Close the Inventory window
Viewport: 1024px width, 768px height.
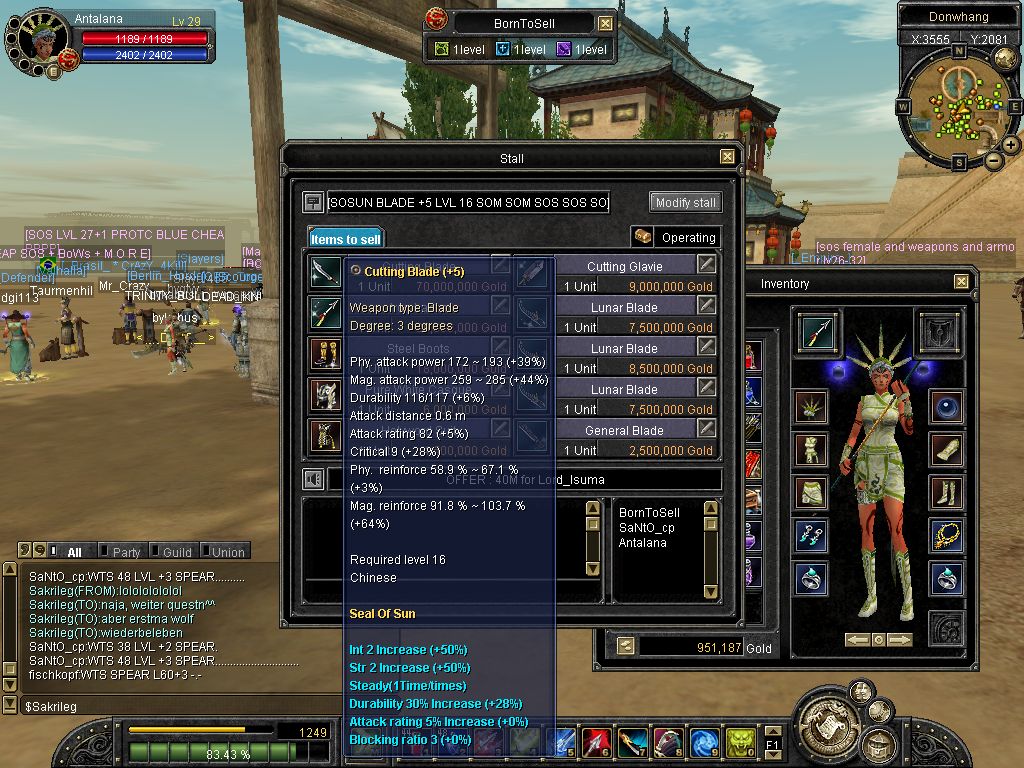point(961,282)
